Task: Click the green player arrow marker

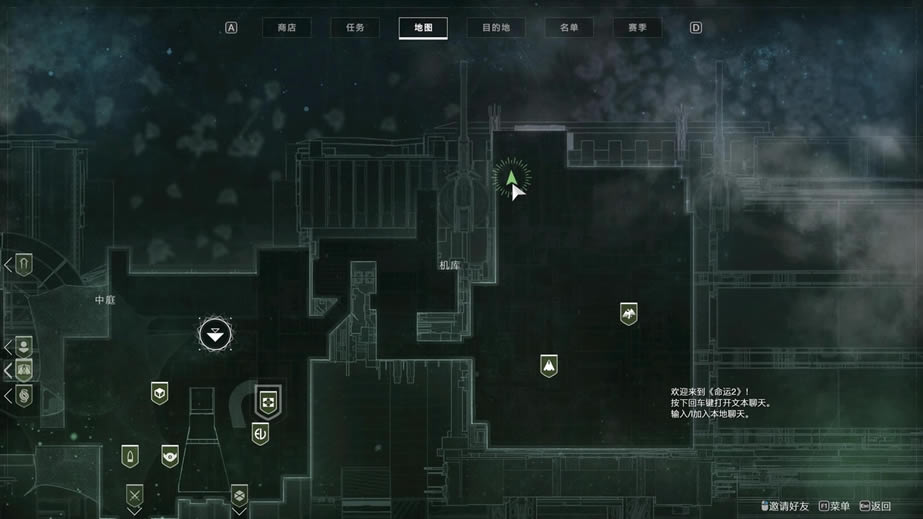Action: [x=512, y=178]
